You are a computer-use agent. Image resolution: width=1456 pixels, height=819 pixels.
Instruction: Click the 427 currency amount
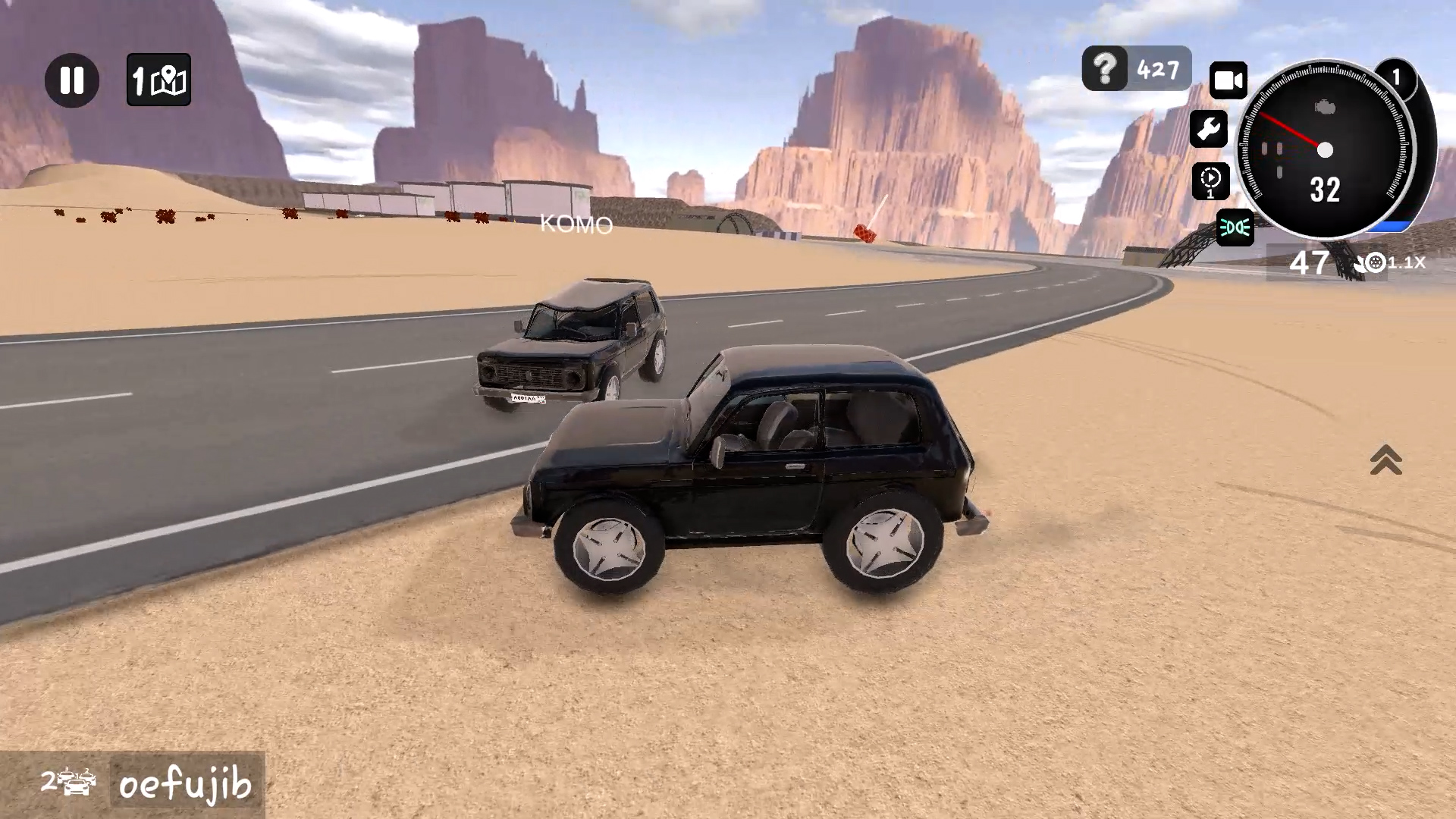click(1157, 69)
